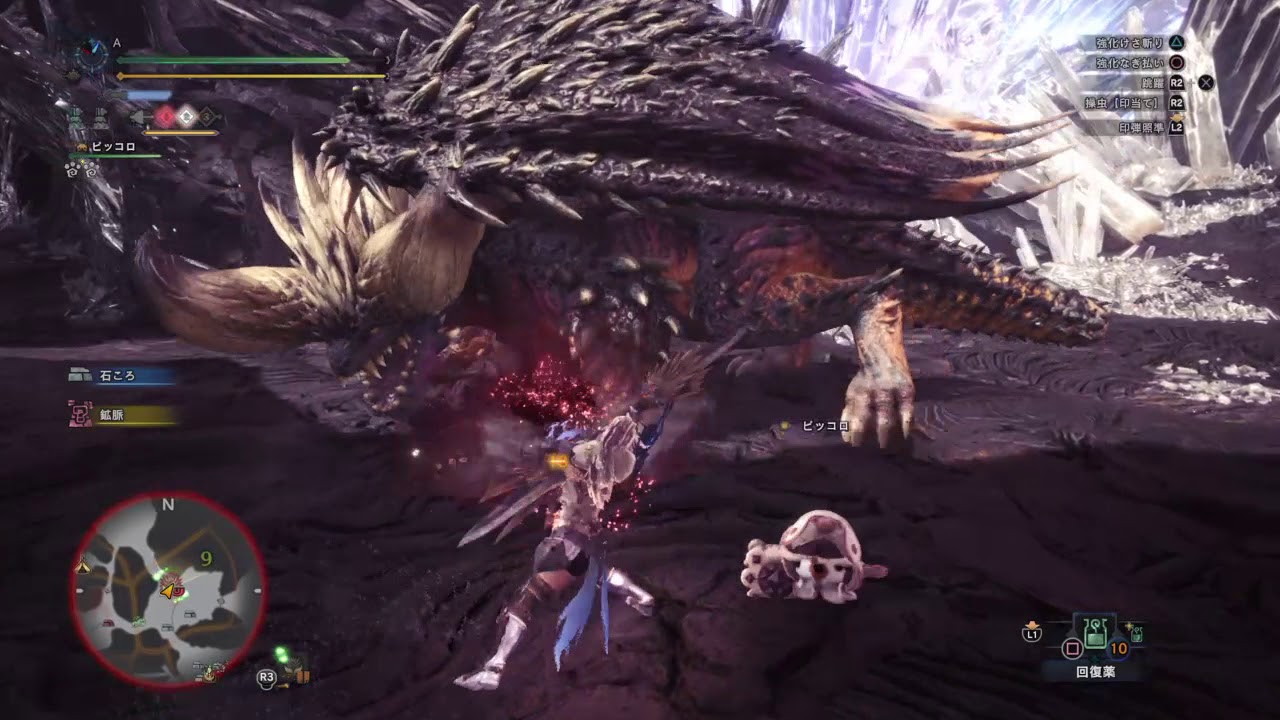Open the circular area minimap
The height and width of the screenshot is (720, 1280).
(168, 589)
